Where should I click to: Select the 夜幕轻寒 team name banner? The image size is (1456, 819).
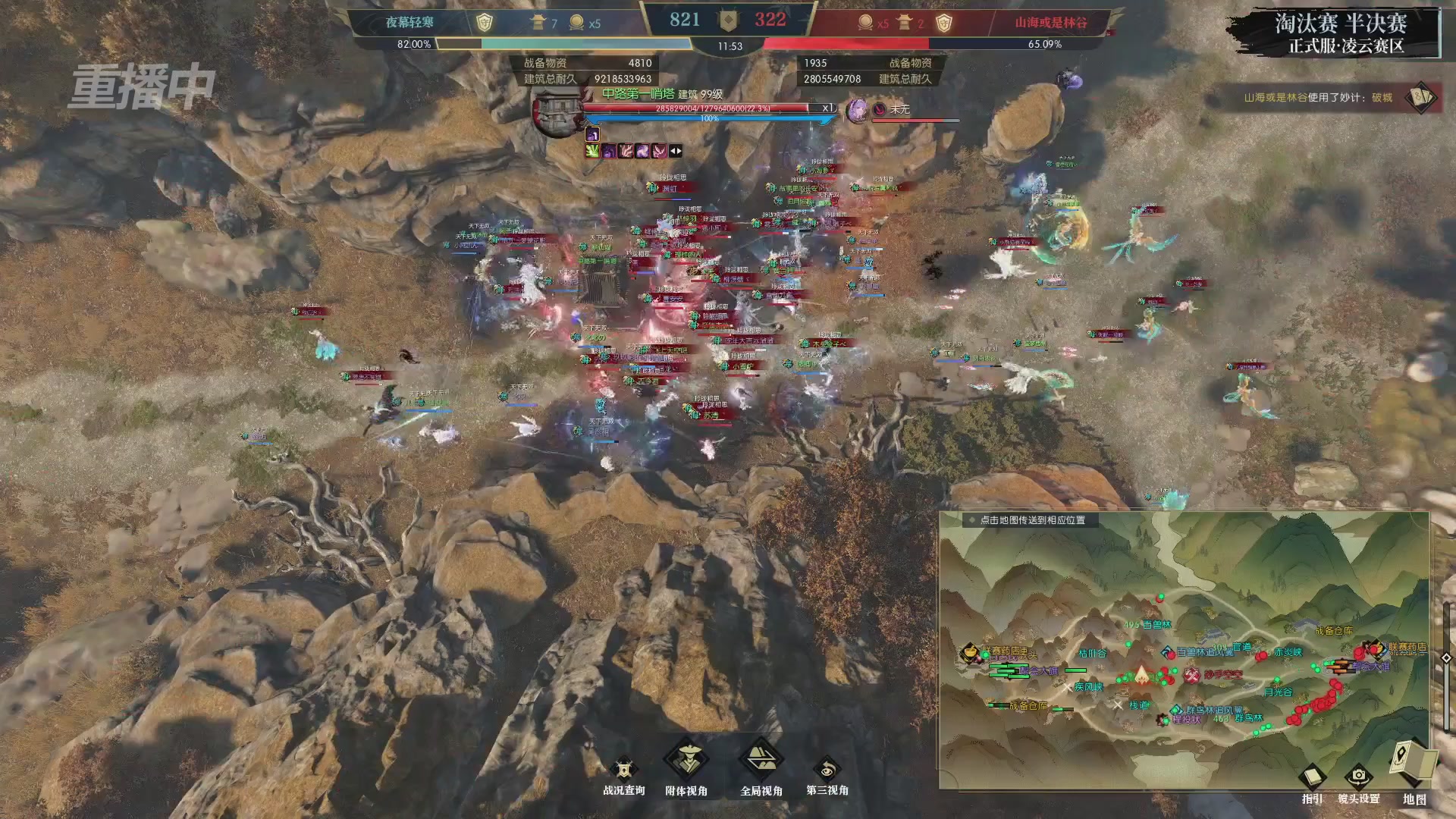coord(411,23)
